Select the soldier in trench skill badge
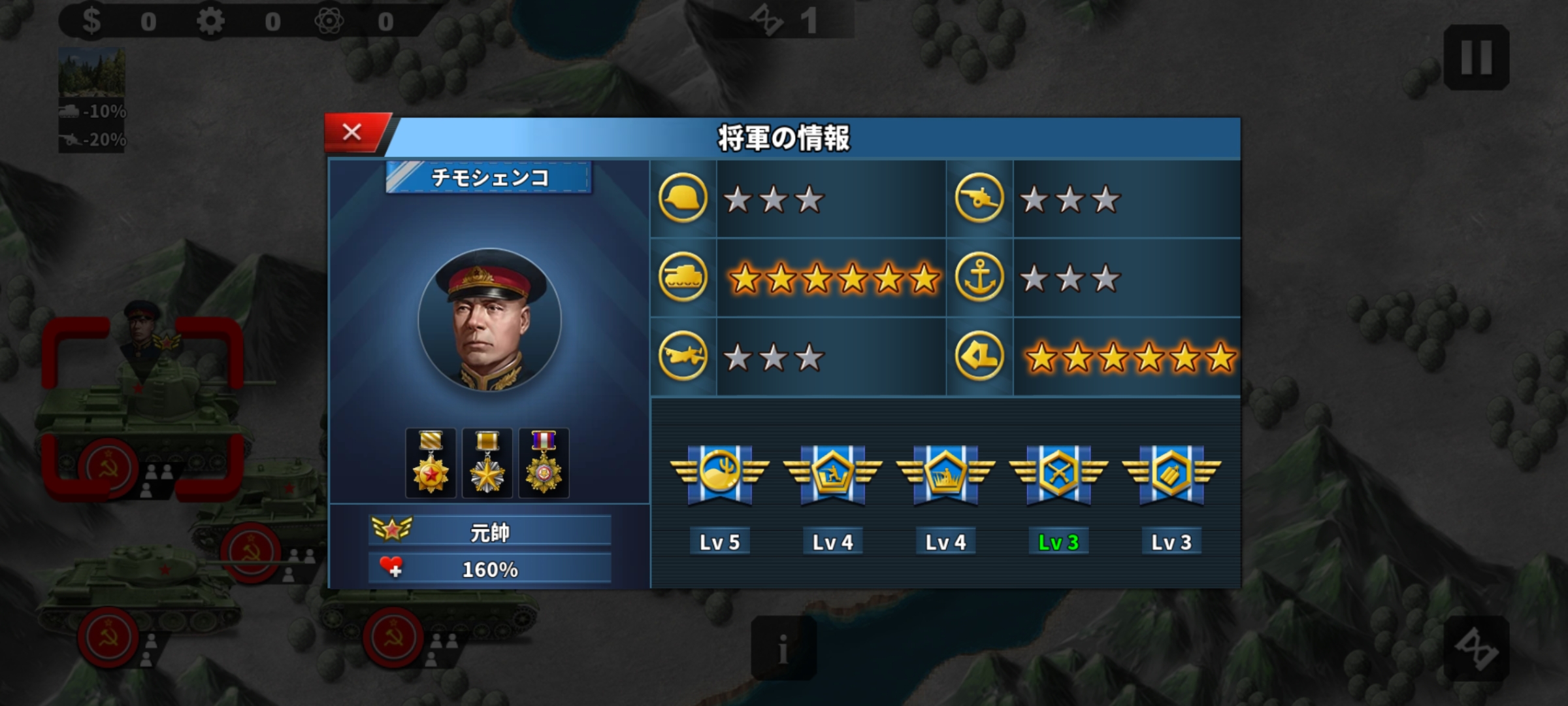Screen dimensions: 1568x706 (x=832, y=474)
